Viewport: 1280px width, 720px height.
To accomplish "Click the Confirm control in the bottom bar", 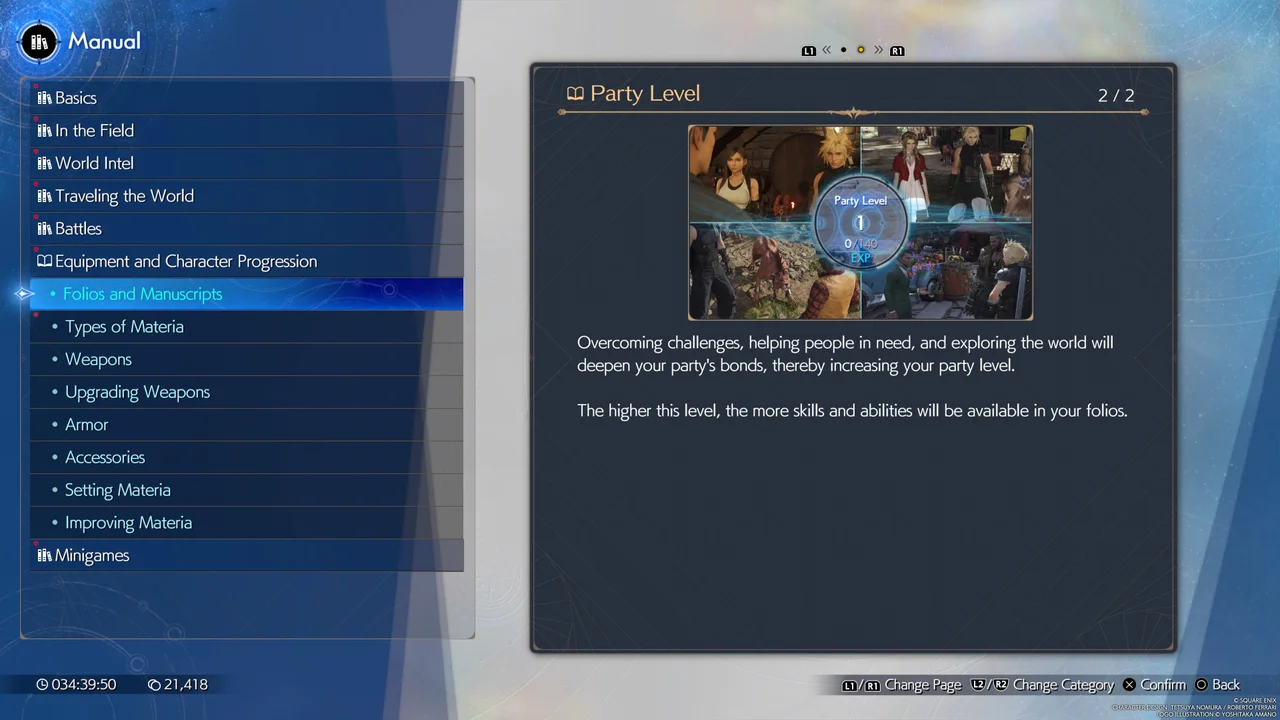I will click(1153, 684).
